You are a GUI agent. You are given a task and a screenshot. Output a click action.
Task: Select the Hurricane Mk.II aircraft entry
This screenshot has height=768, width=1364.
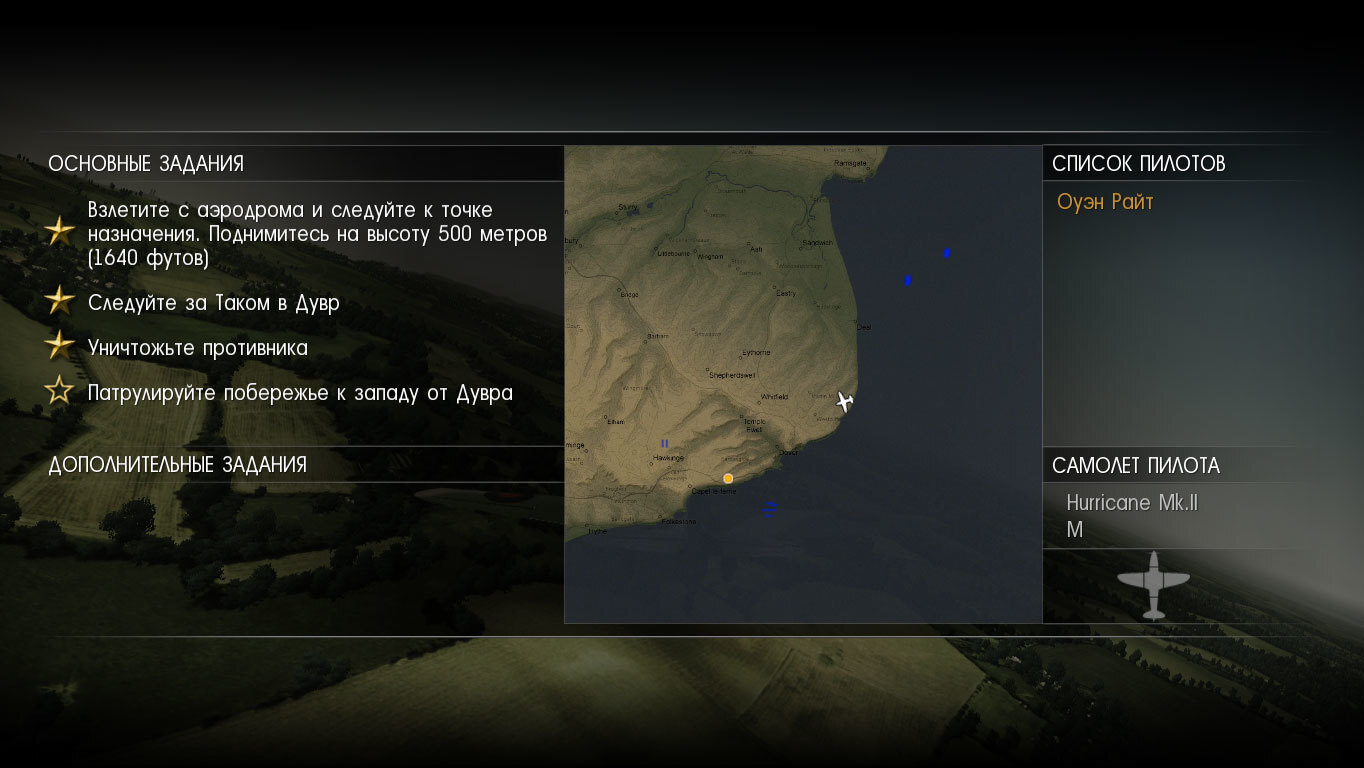point(1131,503)
